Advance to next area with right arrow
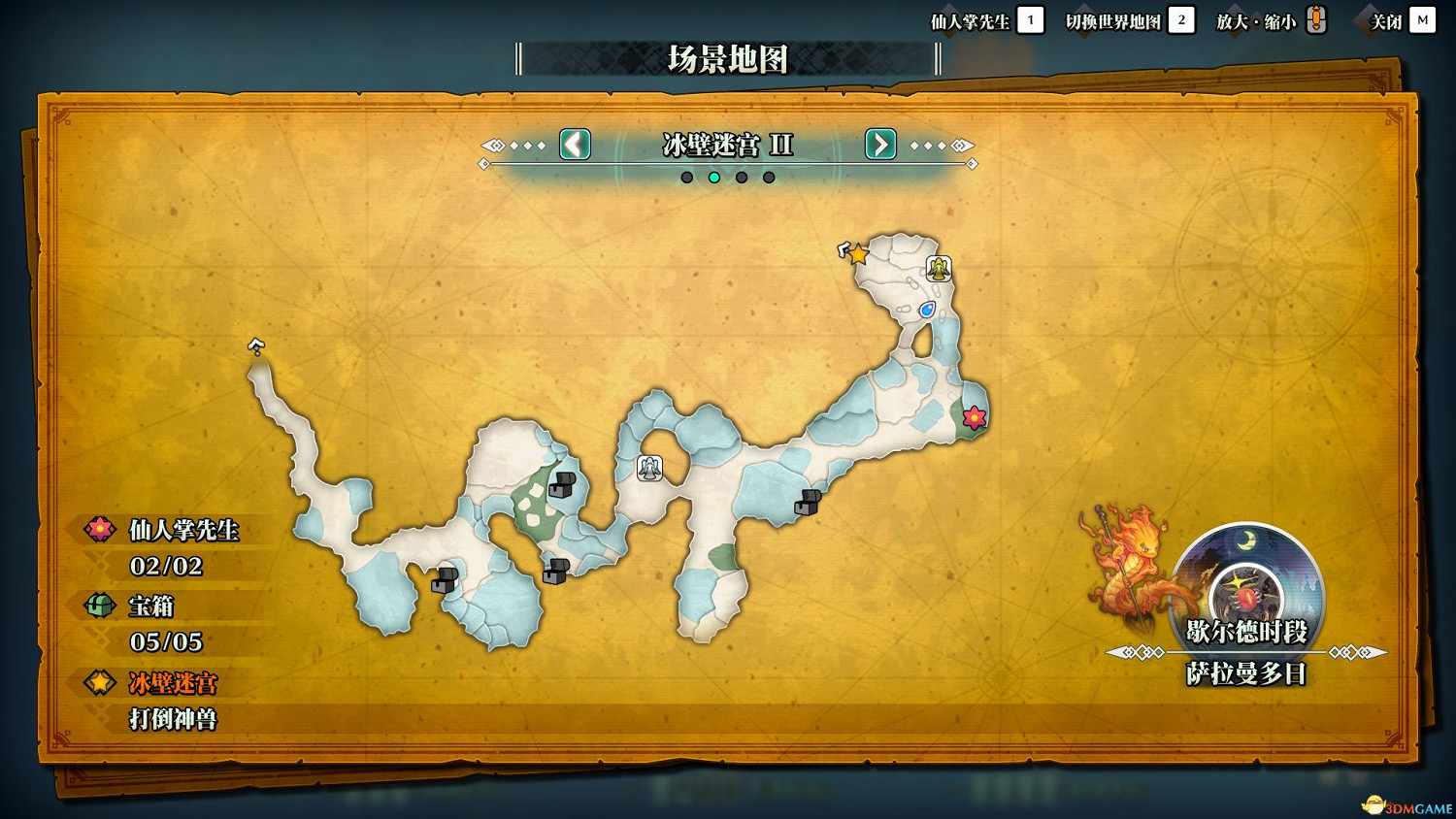 879,146
